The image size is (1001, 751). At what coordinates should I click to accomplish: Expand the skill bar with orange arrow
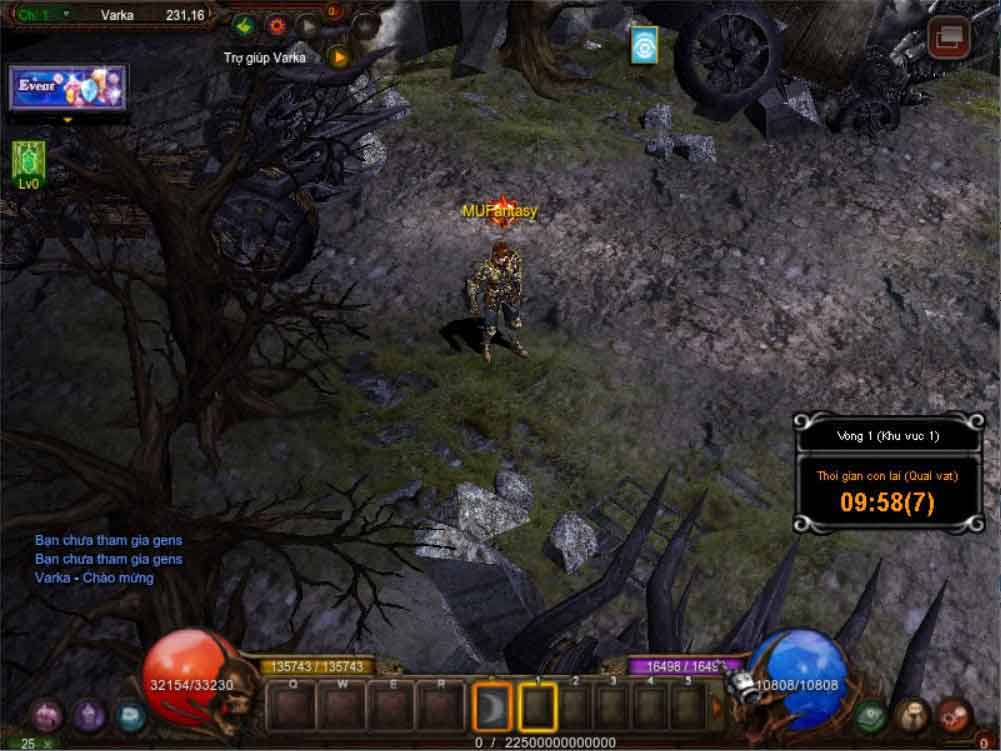(717, 707)
